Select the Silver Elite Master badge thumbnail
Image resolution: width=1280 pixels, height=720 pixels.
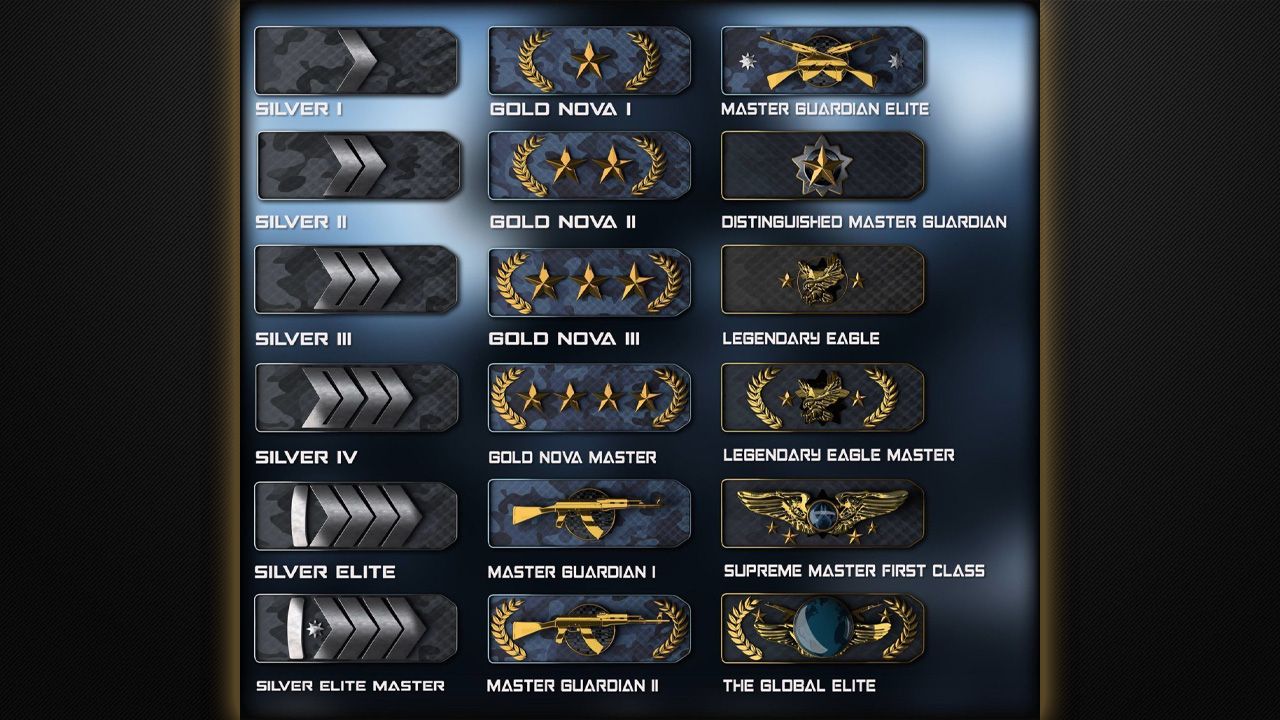pos(358,629)
